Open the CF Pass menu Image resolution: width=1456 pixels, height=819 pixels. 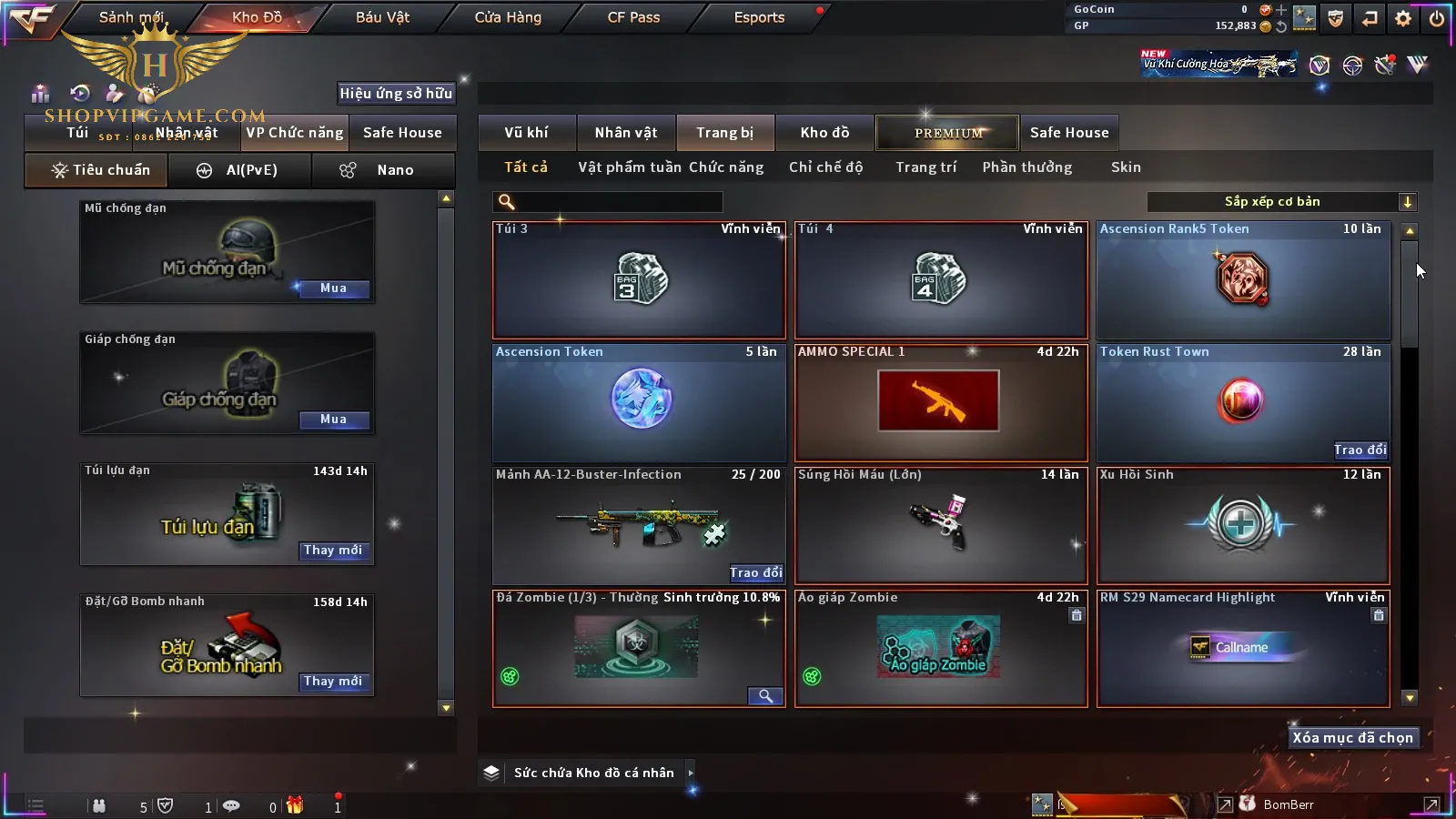coord(633,17)
